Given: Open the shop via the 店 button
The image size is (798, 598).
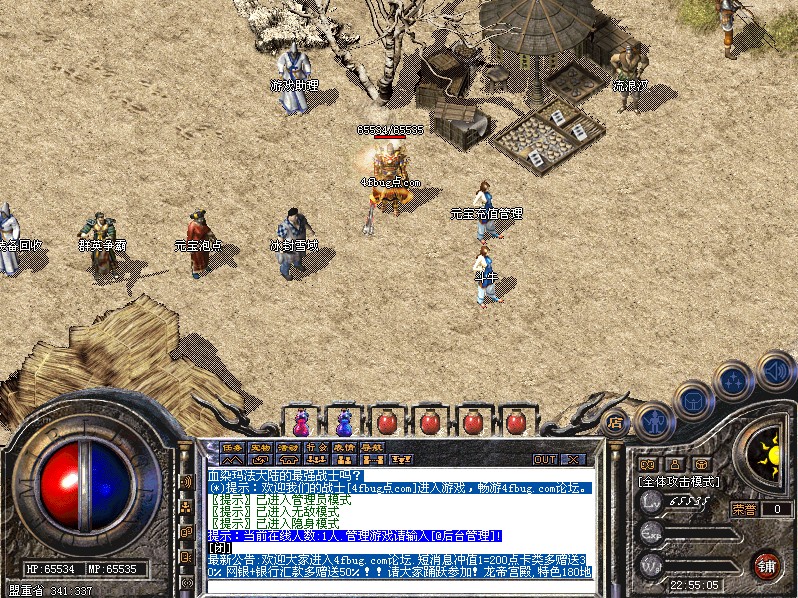Looking at the screenshot, I should pos(616,421).
